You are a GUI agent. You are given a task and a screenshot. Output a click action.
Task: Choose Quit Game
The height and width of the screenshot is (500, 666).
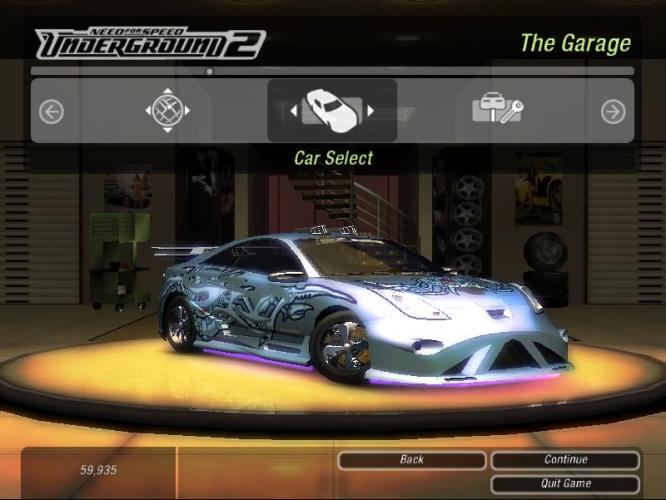(565, 483)
